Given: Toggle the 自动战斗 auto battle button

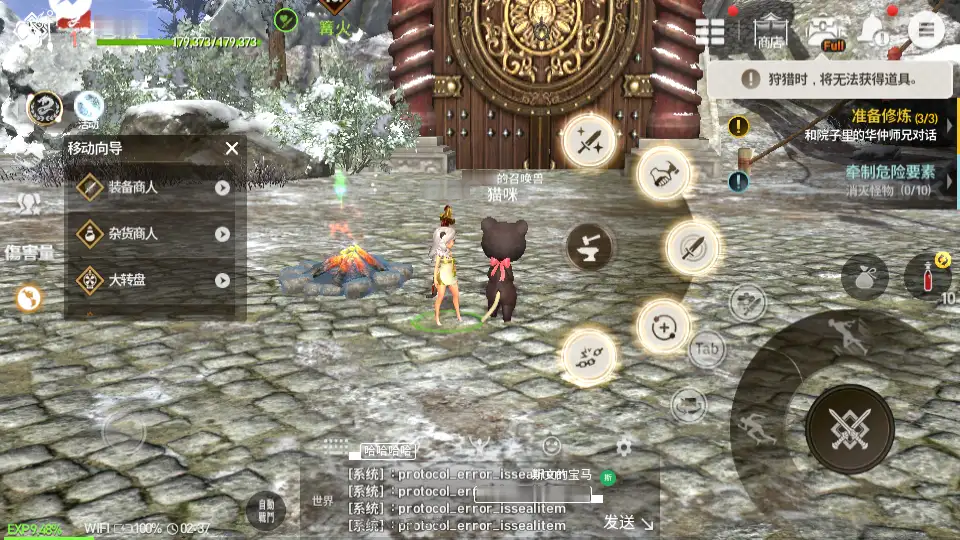Looking at the screenshot, I should click(265, 511).
